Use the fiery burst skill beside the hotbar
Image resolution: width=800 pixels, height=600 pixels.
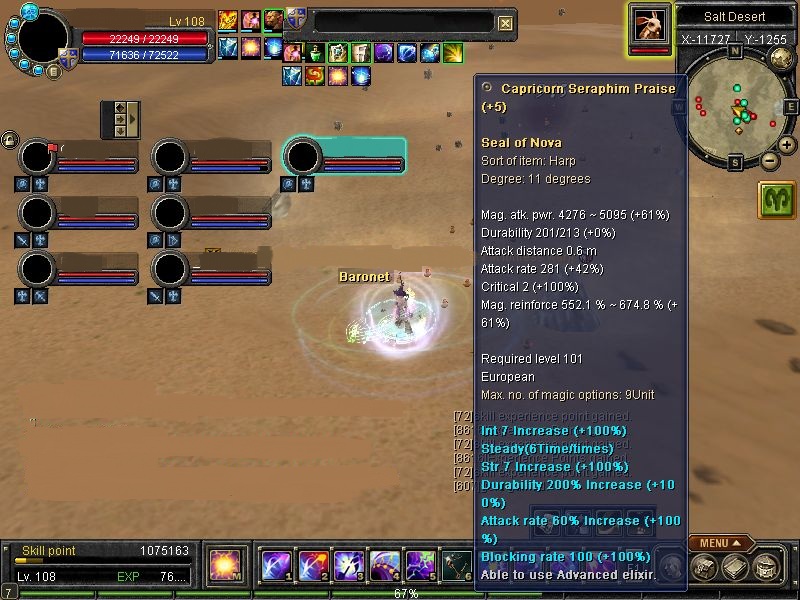[224, 566]
